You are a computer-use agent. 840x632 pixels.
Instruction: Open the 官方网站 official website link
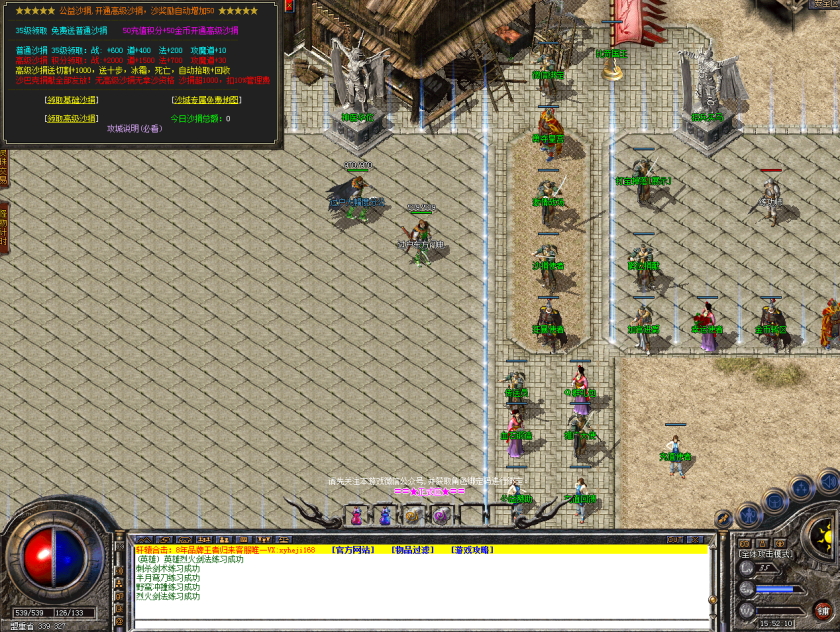[x=352, y=550]
